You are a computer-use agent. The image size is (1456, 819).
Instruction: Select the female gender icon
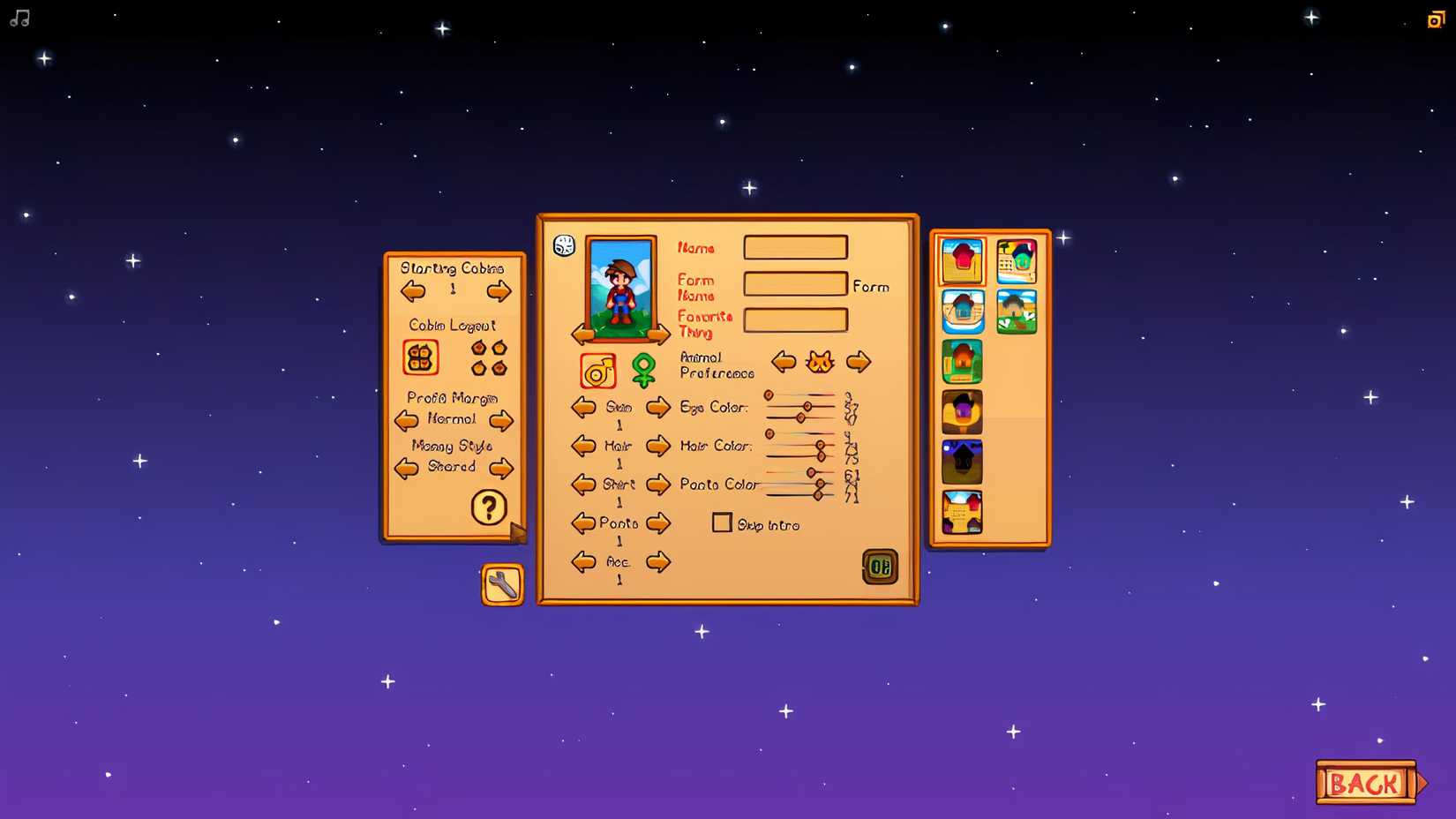644,369
